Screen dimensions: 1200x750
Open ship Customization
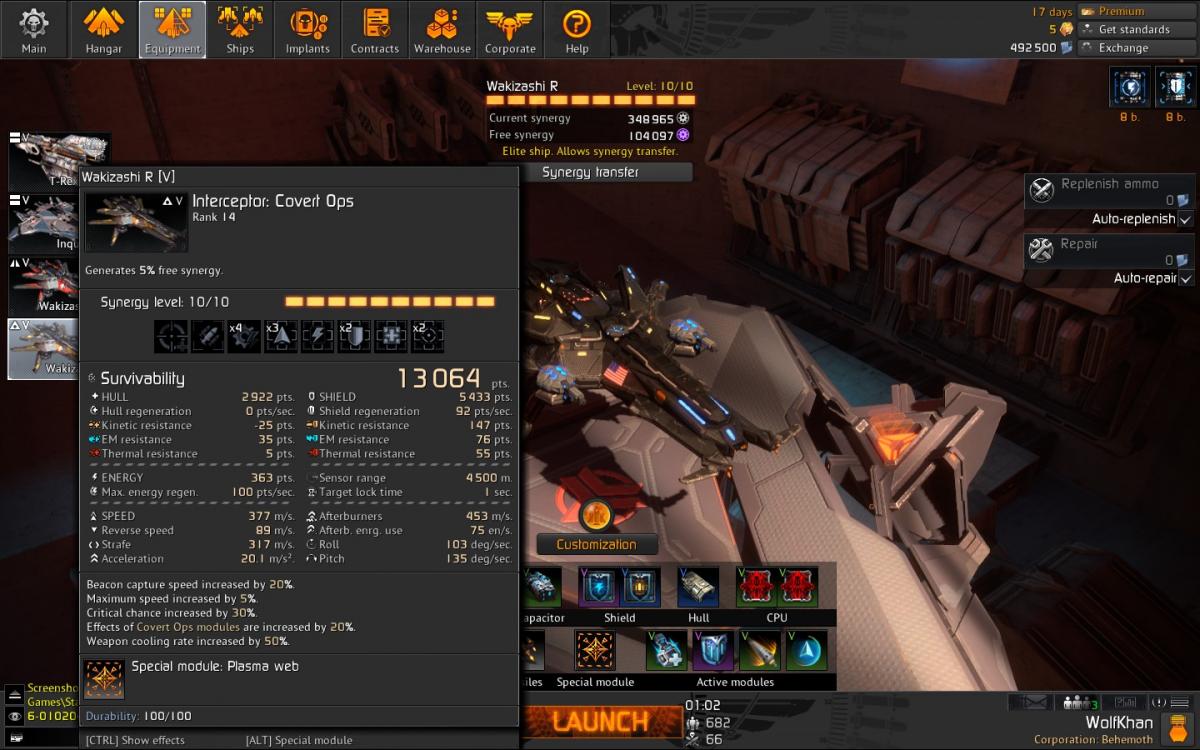pyautogui.click(x=596, y=544)
